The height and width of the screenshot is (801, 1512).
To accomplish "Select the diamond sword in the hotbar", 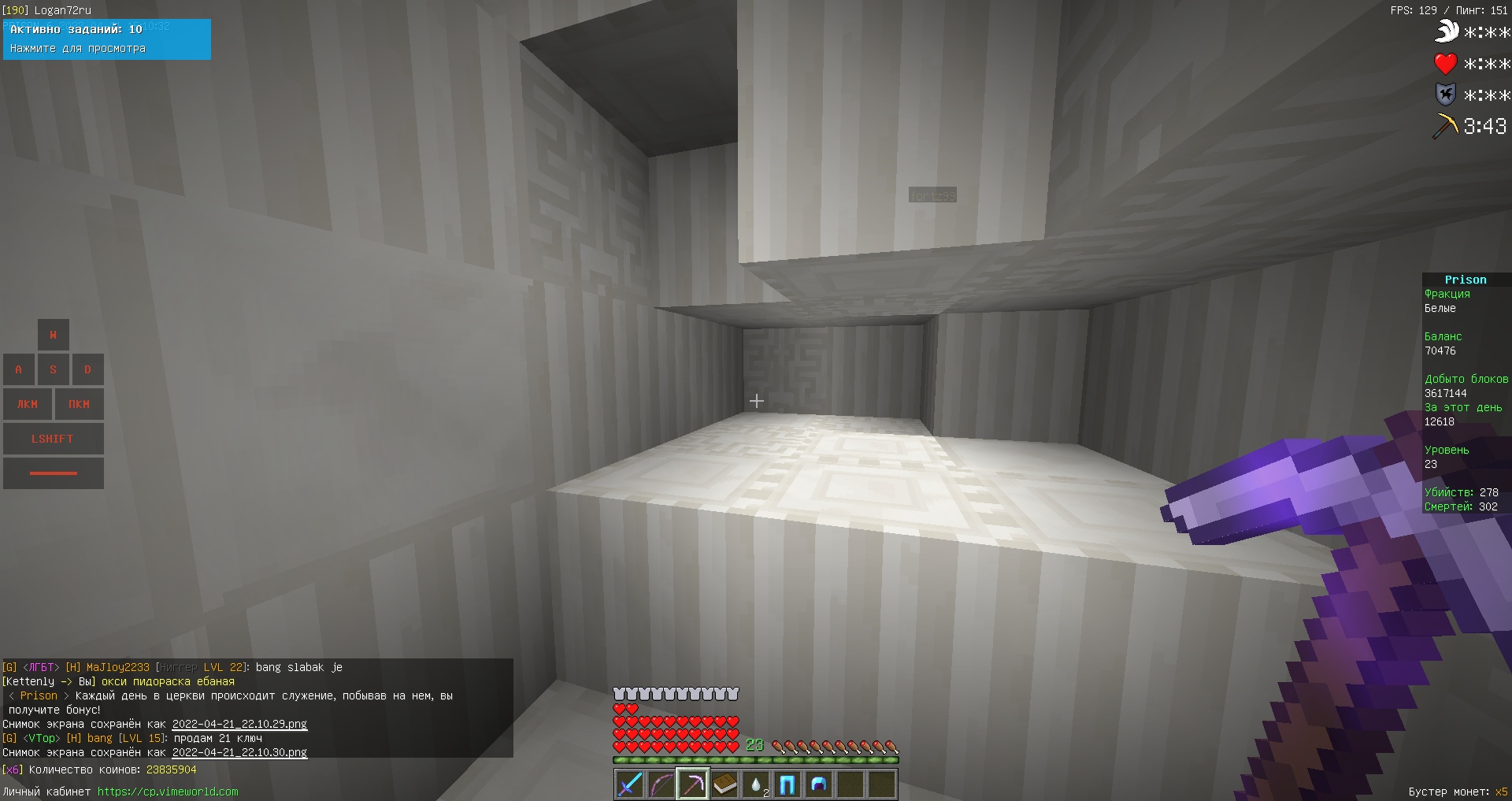I will pyautogui.click(x=629, y=784).
